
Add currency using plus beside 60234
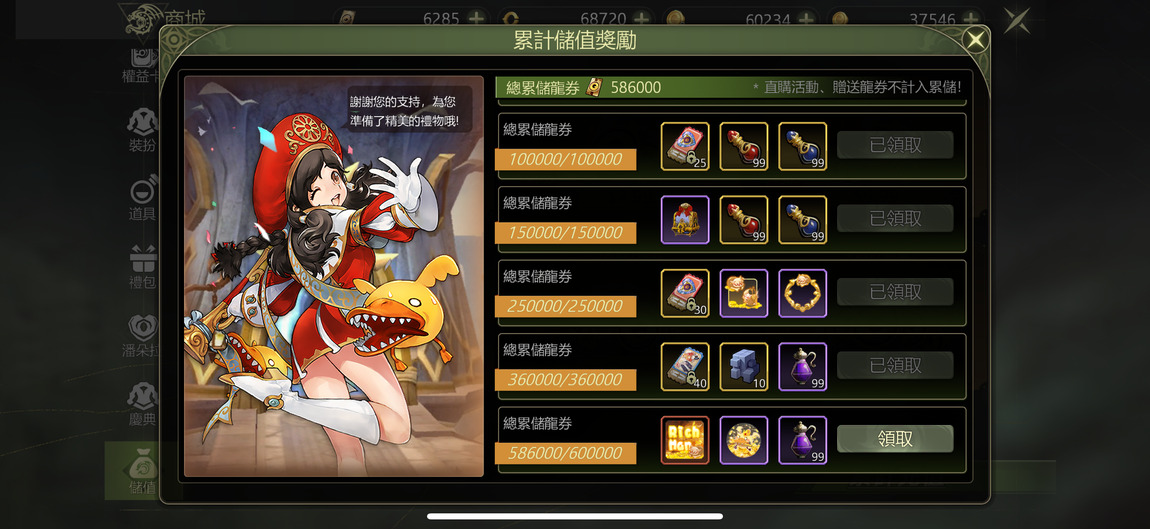pos(805,18)
